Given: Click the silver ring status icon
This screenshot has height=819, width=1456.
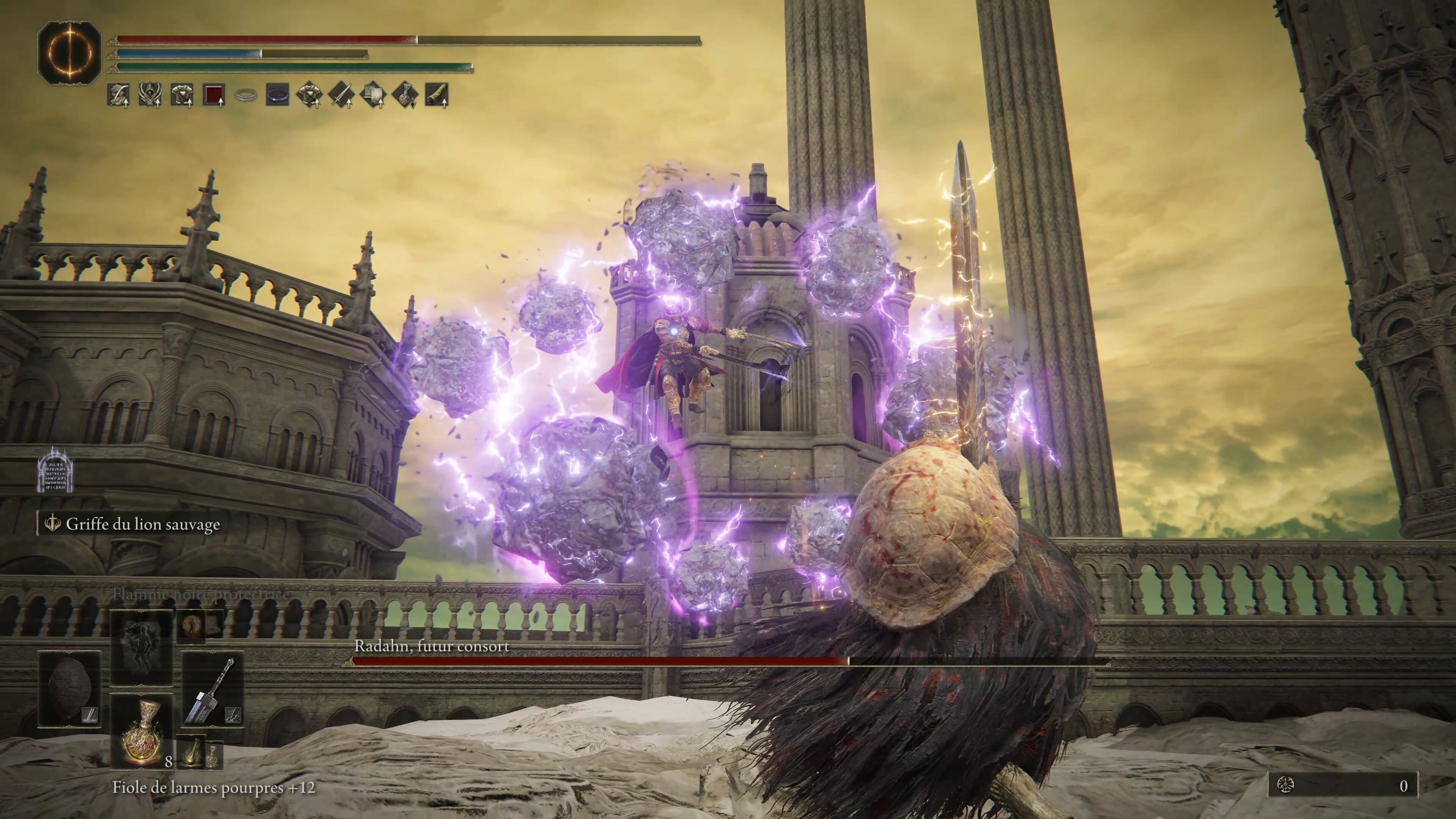Looking at the screenshot, I should [246, 95].
